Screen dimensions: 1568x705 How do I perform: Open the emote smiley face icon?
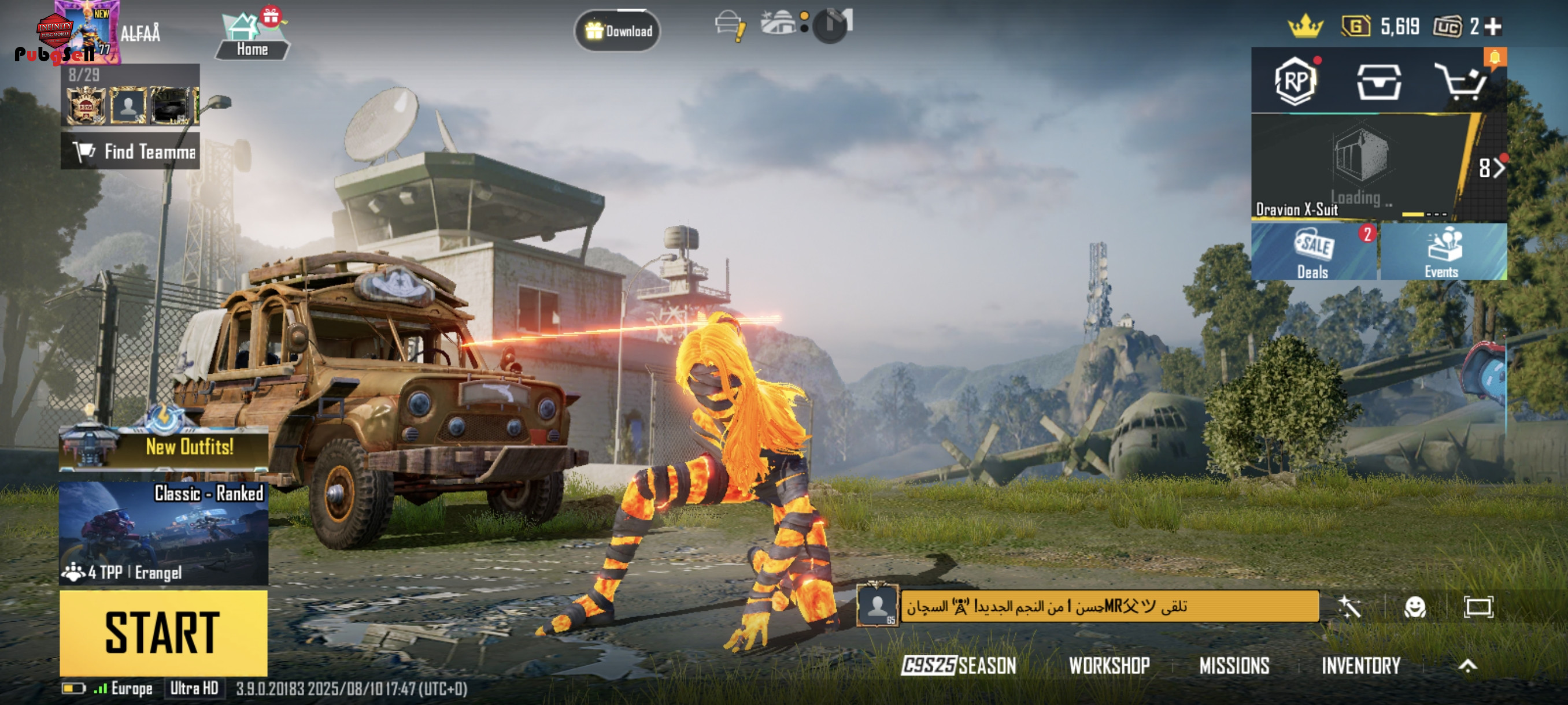[1415, 607]
